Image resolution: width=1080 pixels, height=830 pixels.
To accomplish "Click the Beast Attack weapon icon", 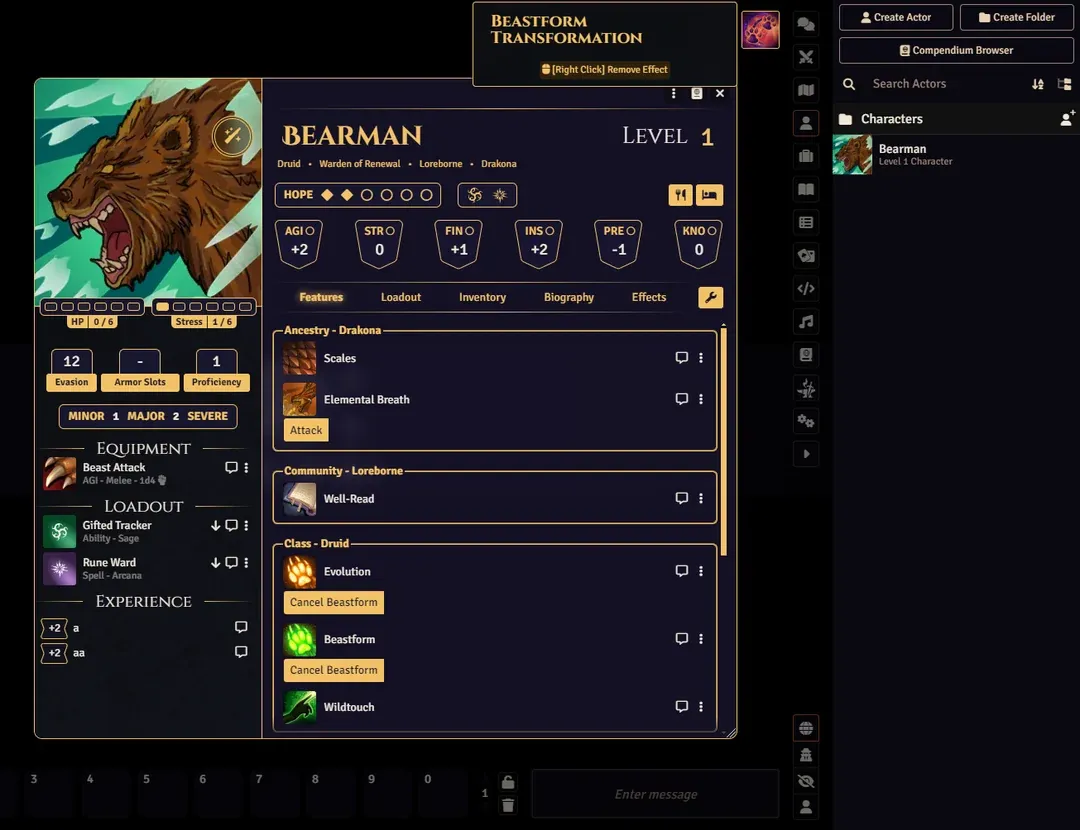I will (60, 473).
